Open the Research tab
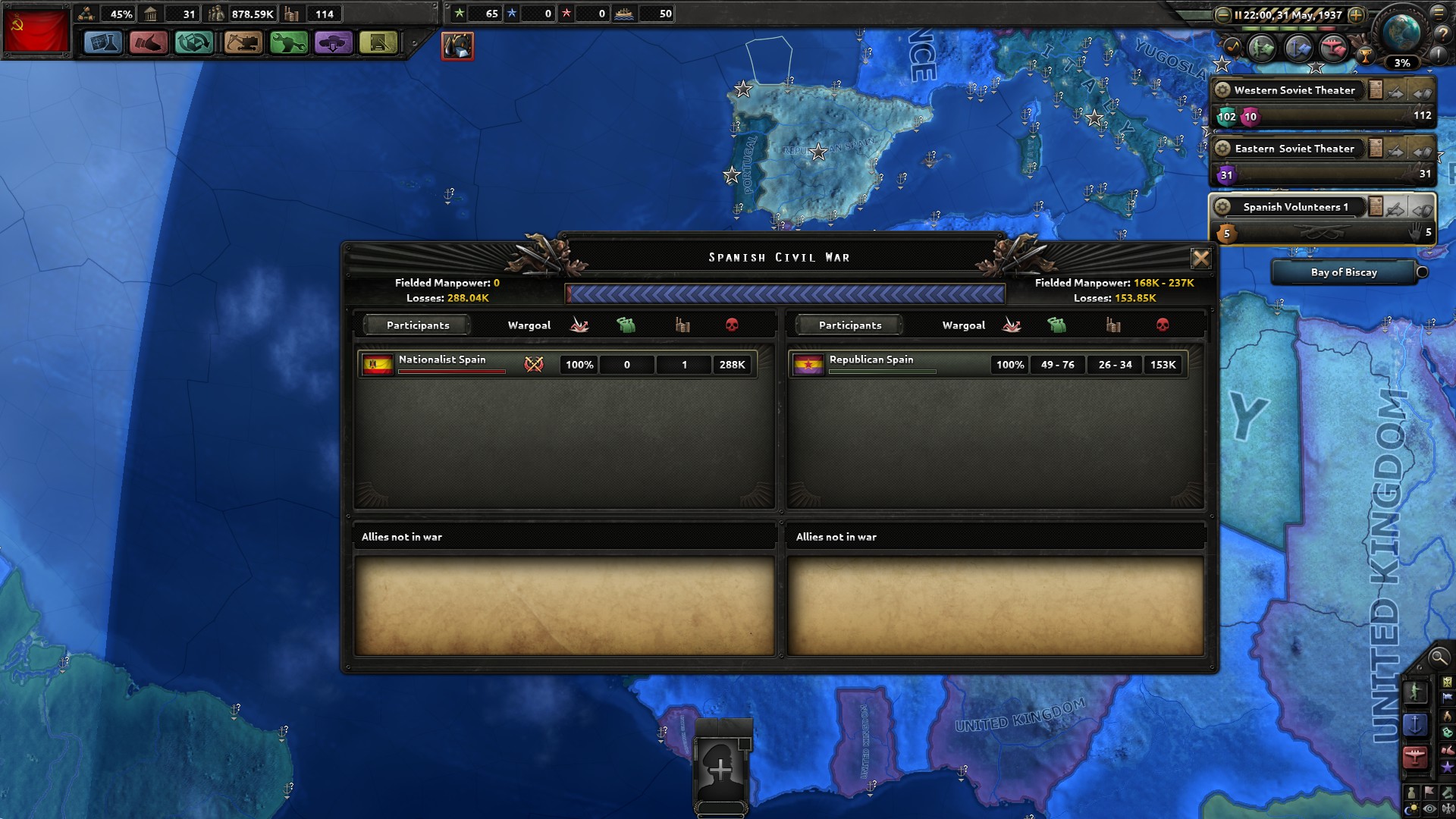This screenshot has width=1456, height=819. [104, 43]
